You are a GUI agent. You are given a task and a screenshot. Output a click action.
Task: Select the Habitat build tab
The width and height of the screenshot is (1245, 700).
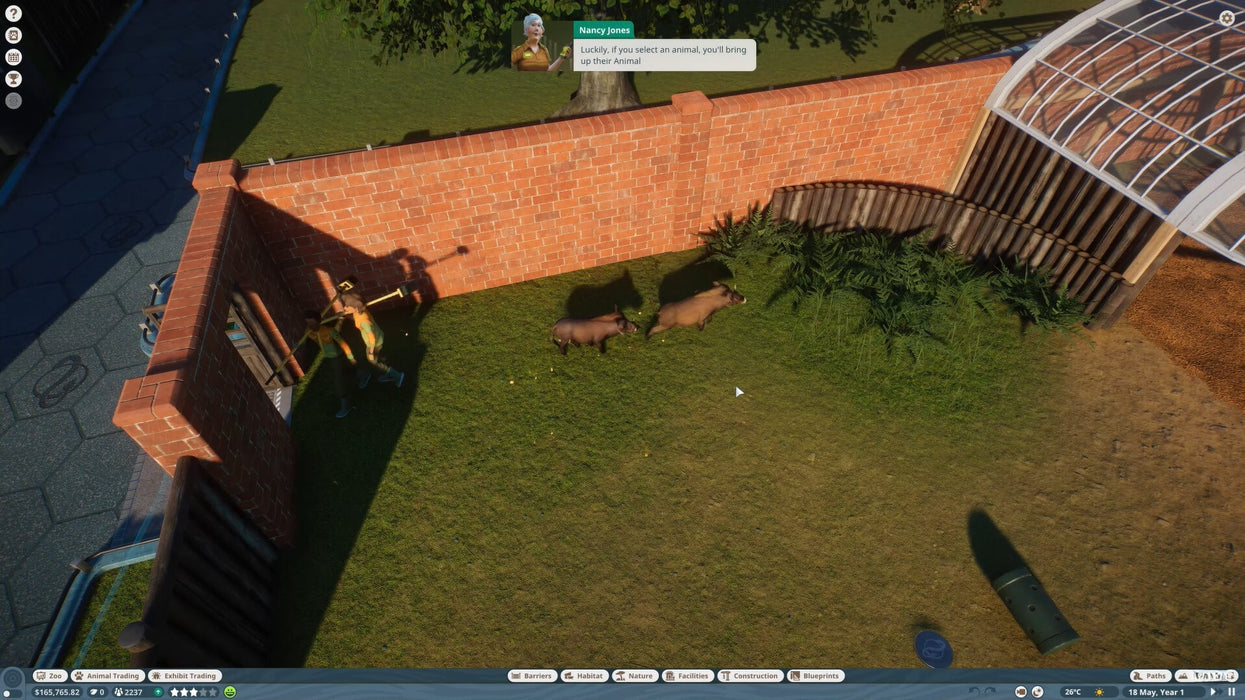[x=584, y=676]
